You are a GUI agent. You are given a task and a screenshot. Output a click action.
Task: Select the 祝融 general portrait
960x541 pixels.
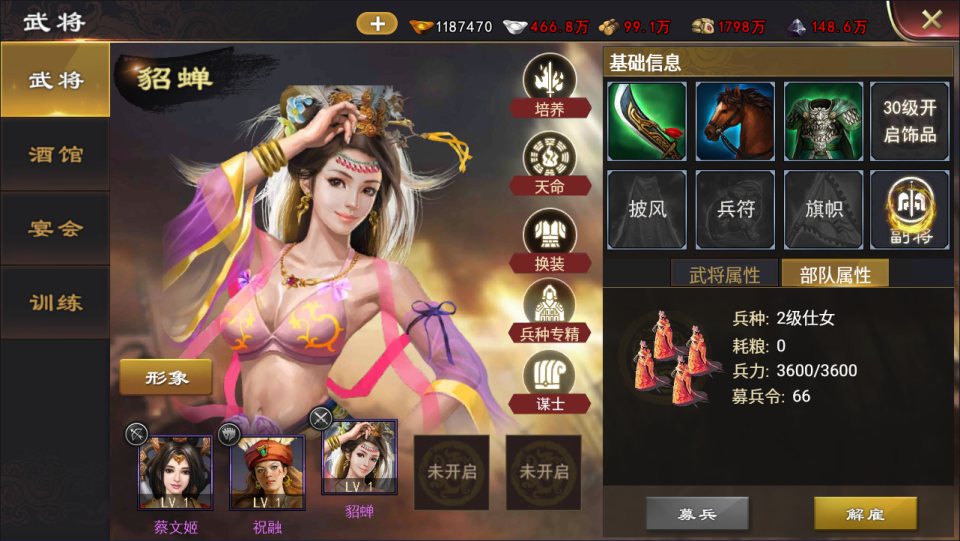(267, 472)
